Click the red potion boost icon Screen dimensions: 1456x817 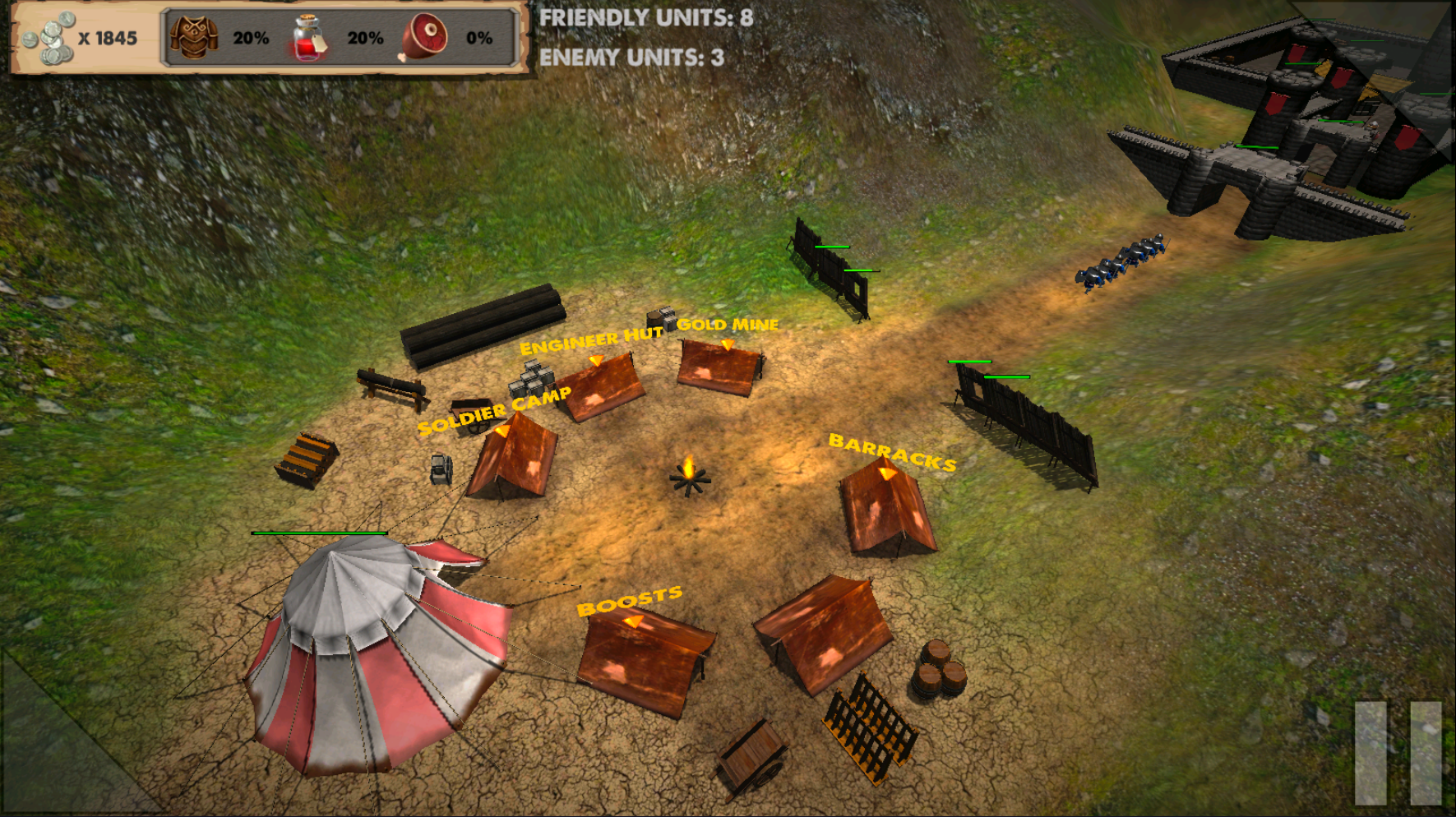pyautogui.click(x=308, y=38)
